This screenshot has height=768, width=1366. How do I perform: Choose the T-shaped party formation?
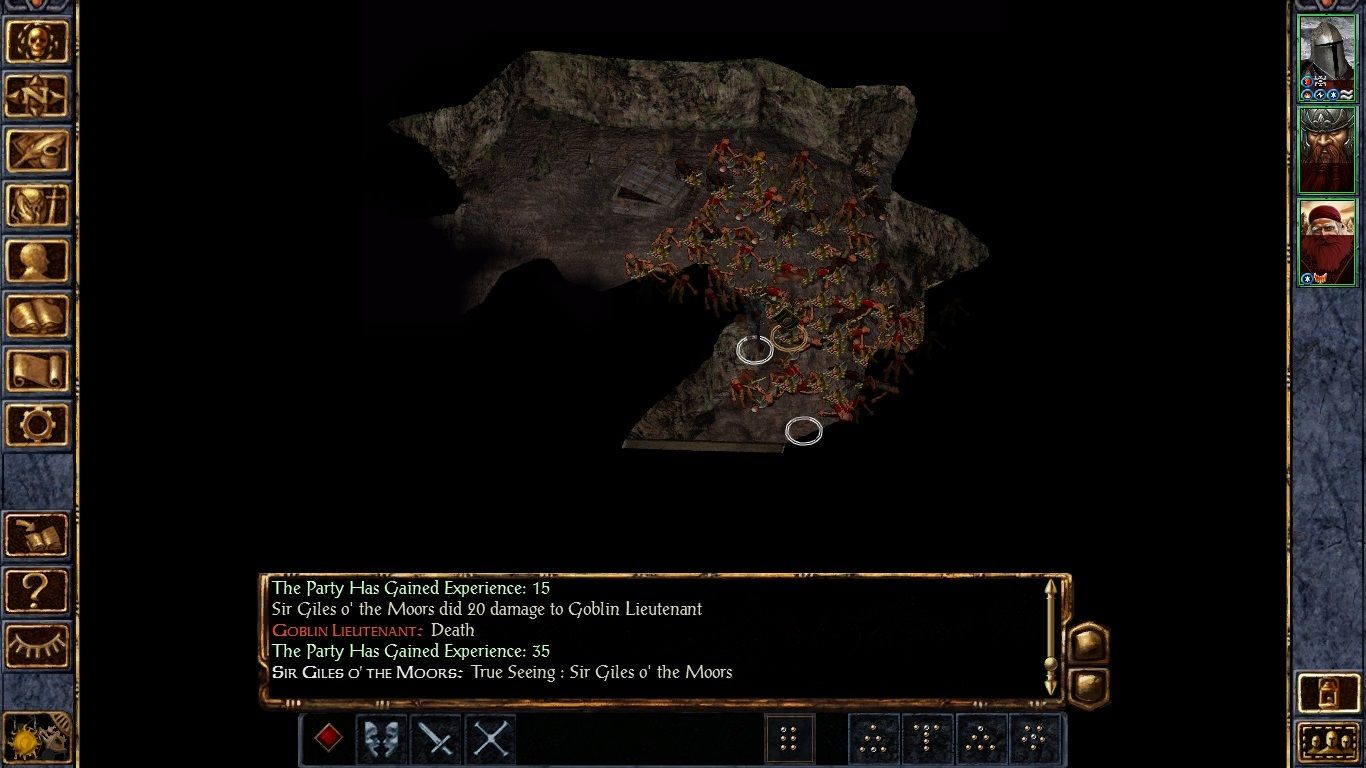927,740
